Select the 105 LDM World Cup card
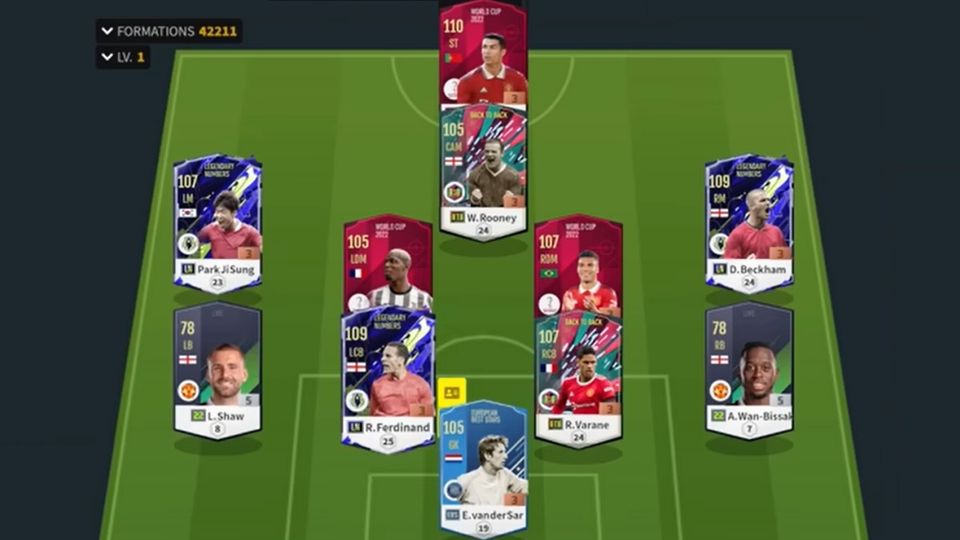Viewport: 960px width, 540px height. (x=388, y=262)
